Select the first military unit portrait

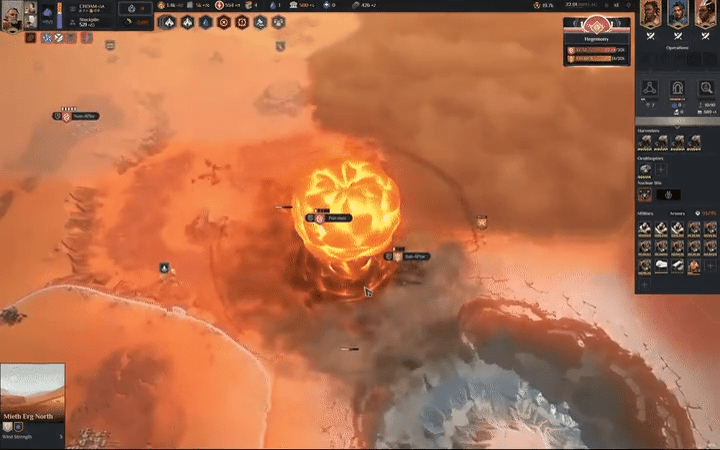pos(645,228)
